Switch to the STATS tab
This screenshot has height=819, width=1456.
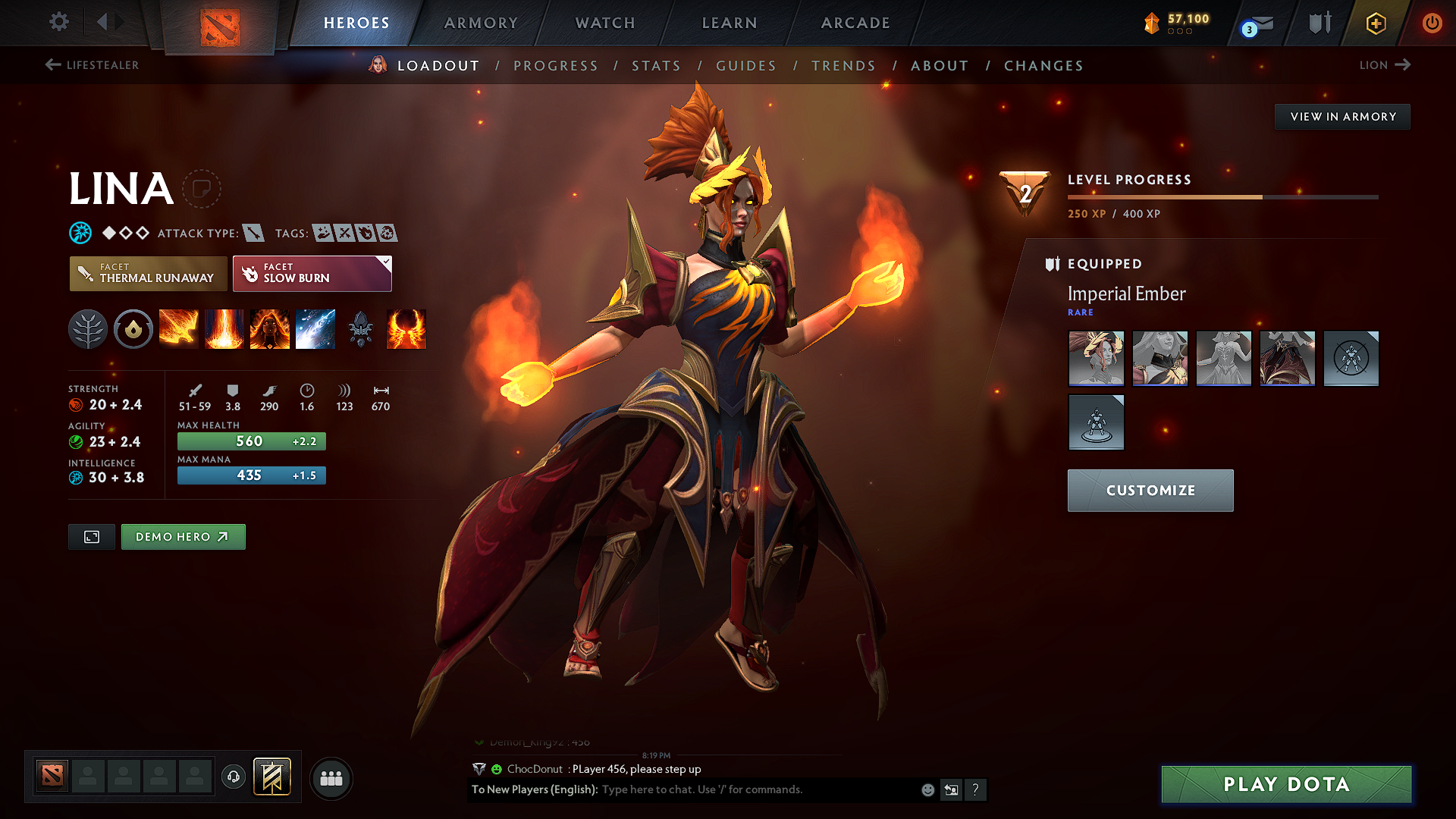(656, 66)
